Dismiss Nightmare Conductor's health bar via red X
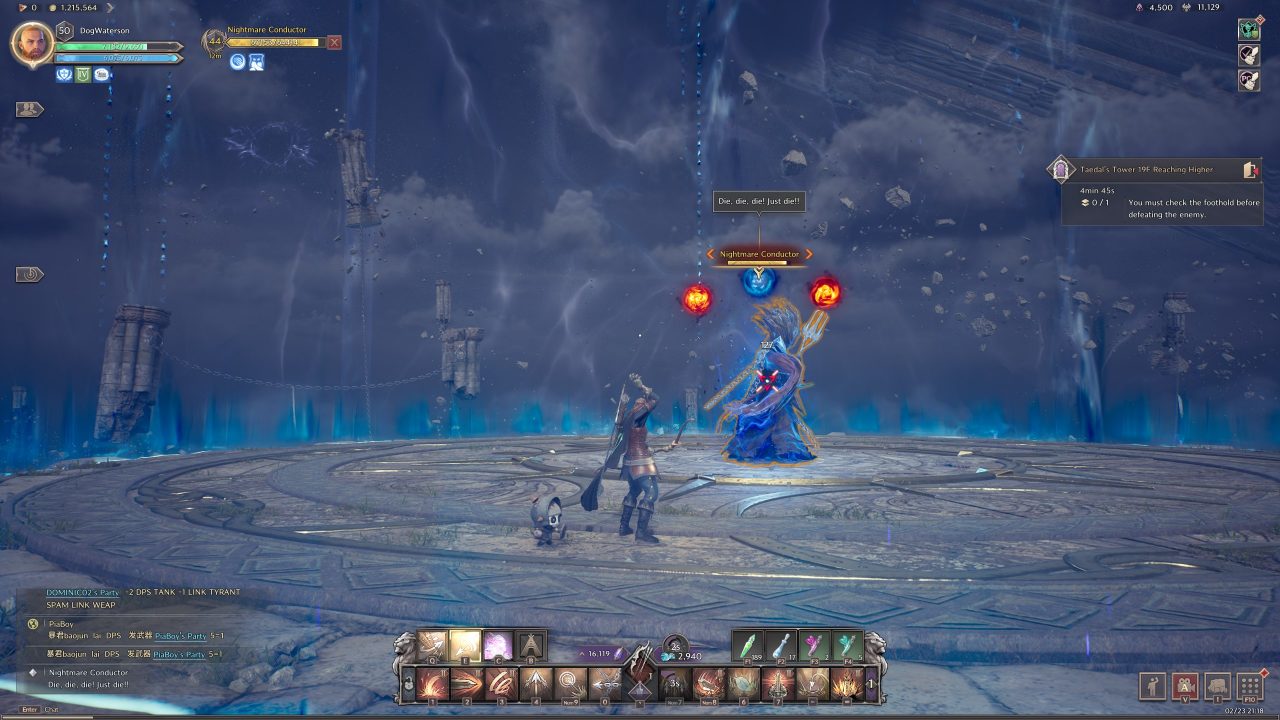The height and width of the screenshot is (720, 1280). (335, 42)
